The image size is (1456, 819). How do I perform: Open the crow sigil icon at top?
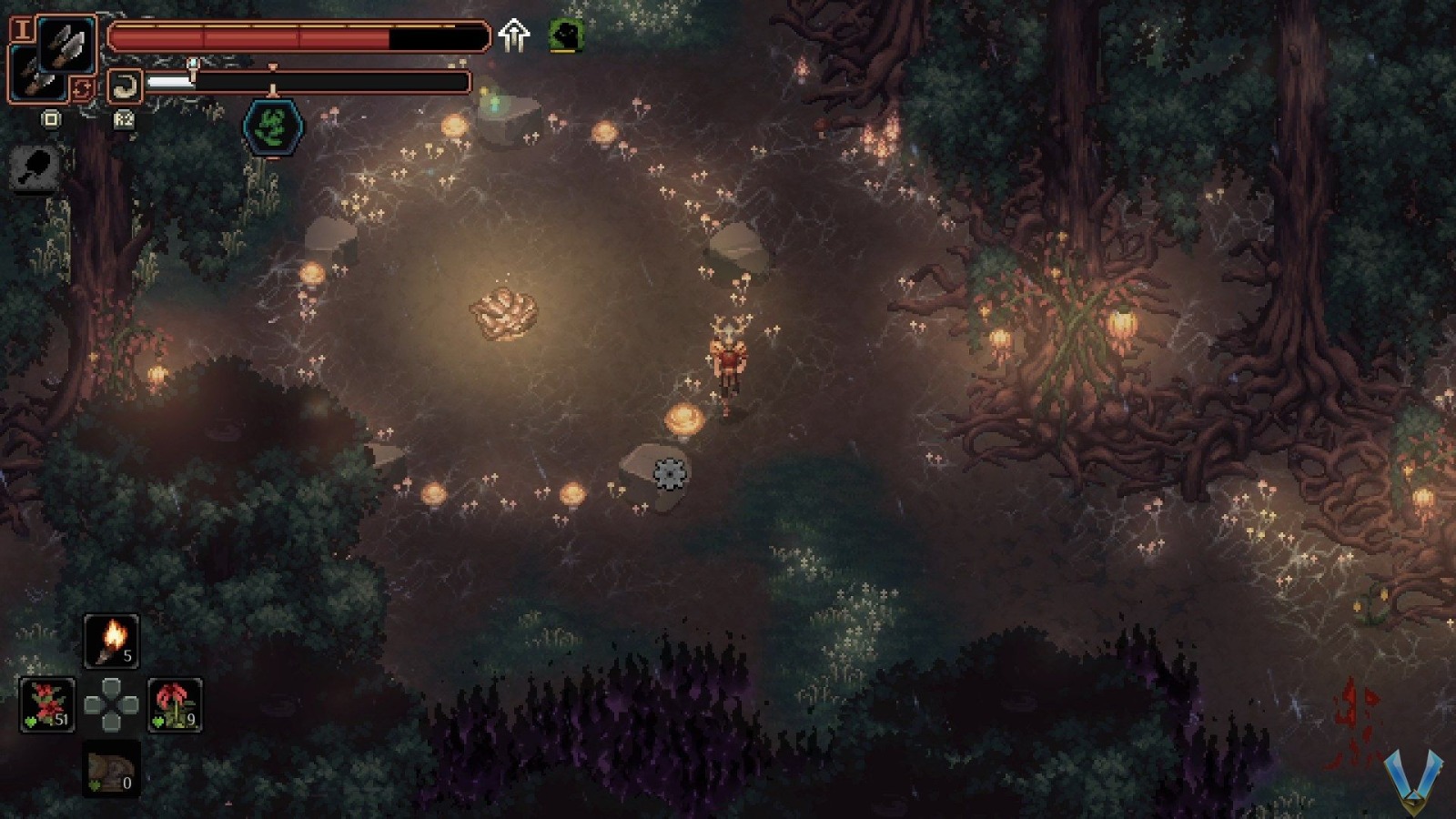pos(564,35)
